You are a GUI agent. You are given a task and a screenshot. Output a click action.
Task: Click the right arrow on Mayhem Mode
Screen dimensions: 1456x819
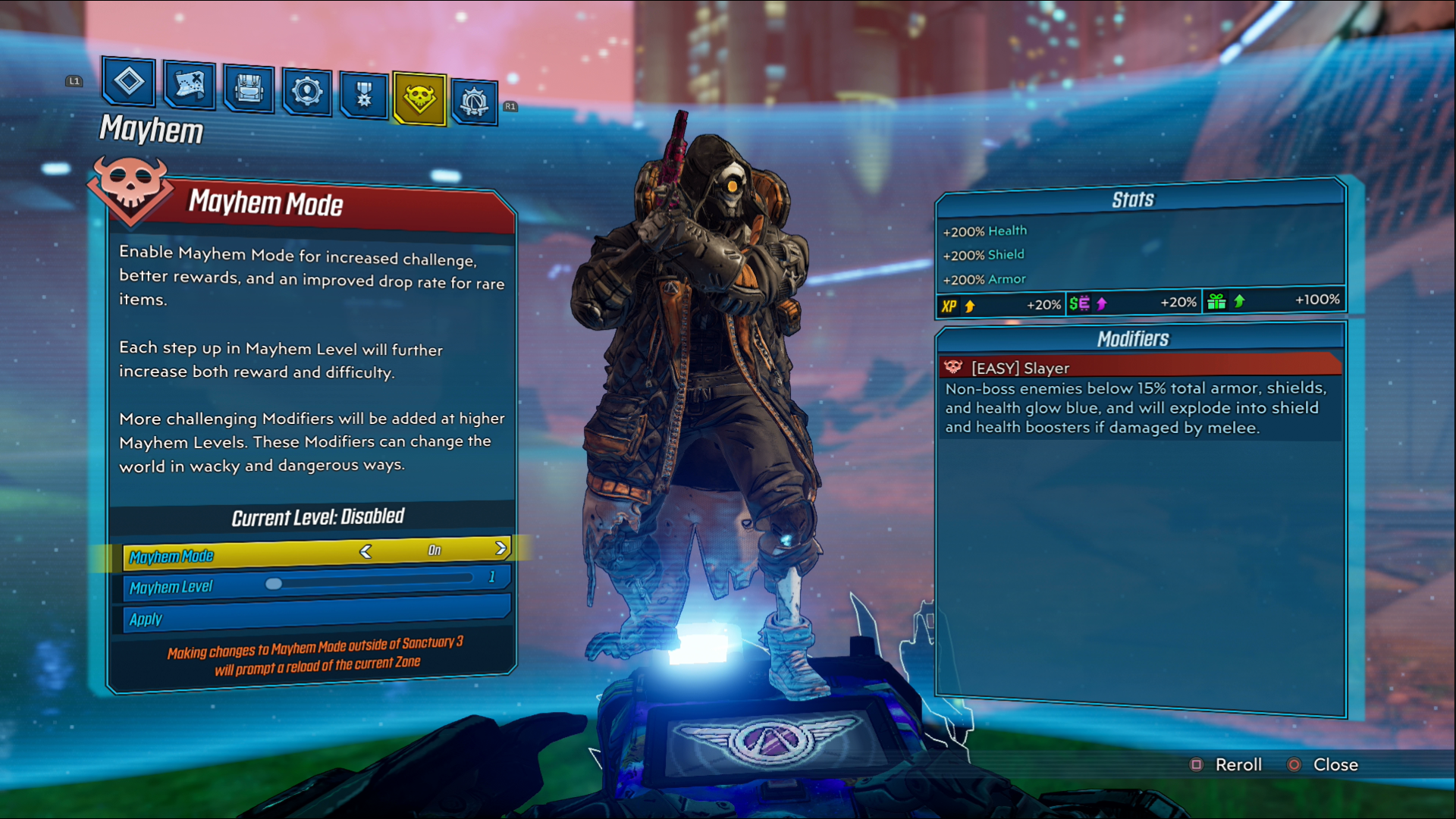click(500, 548)
